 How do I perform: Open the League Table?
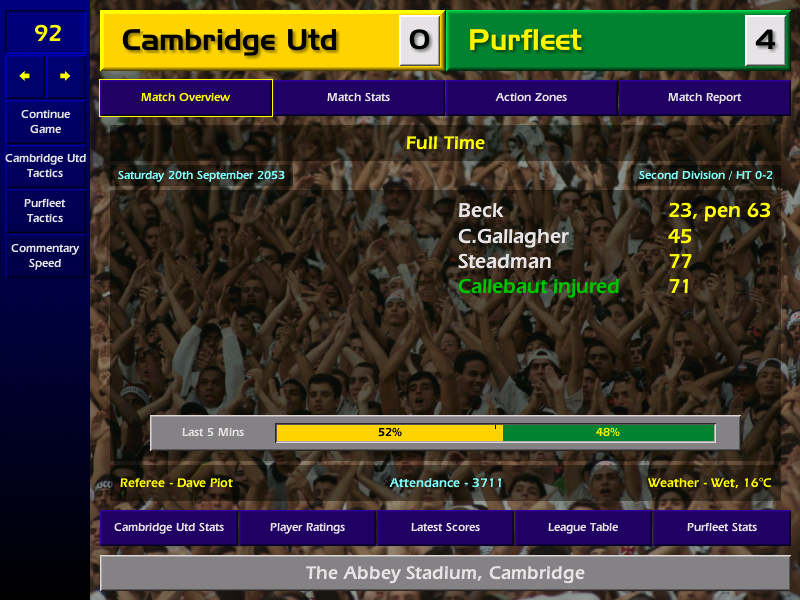[x=583, y=527]
